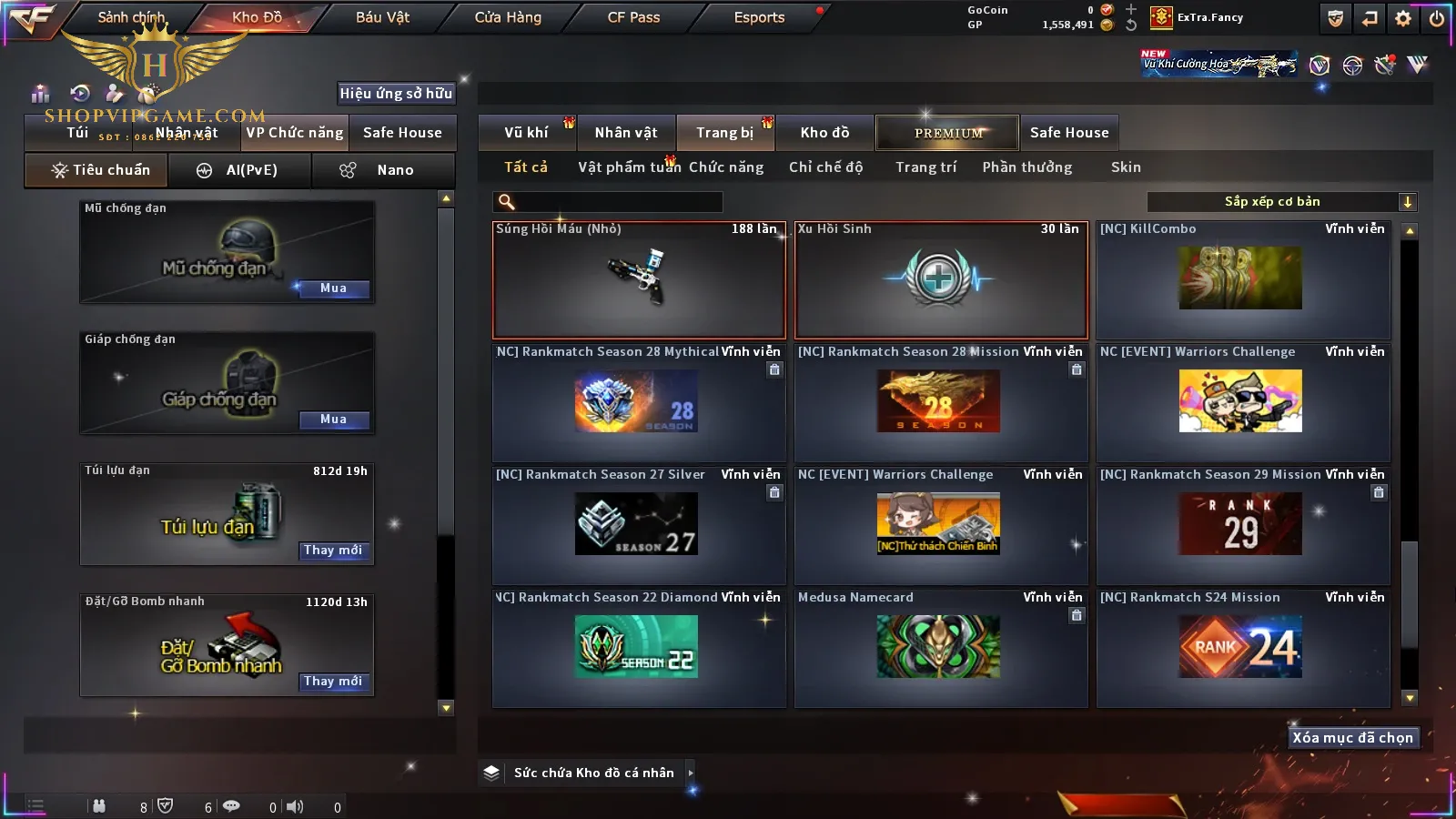Filter items by Tất cả

(x=526, y=167)
